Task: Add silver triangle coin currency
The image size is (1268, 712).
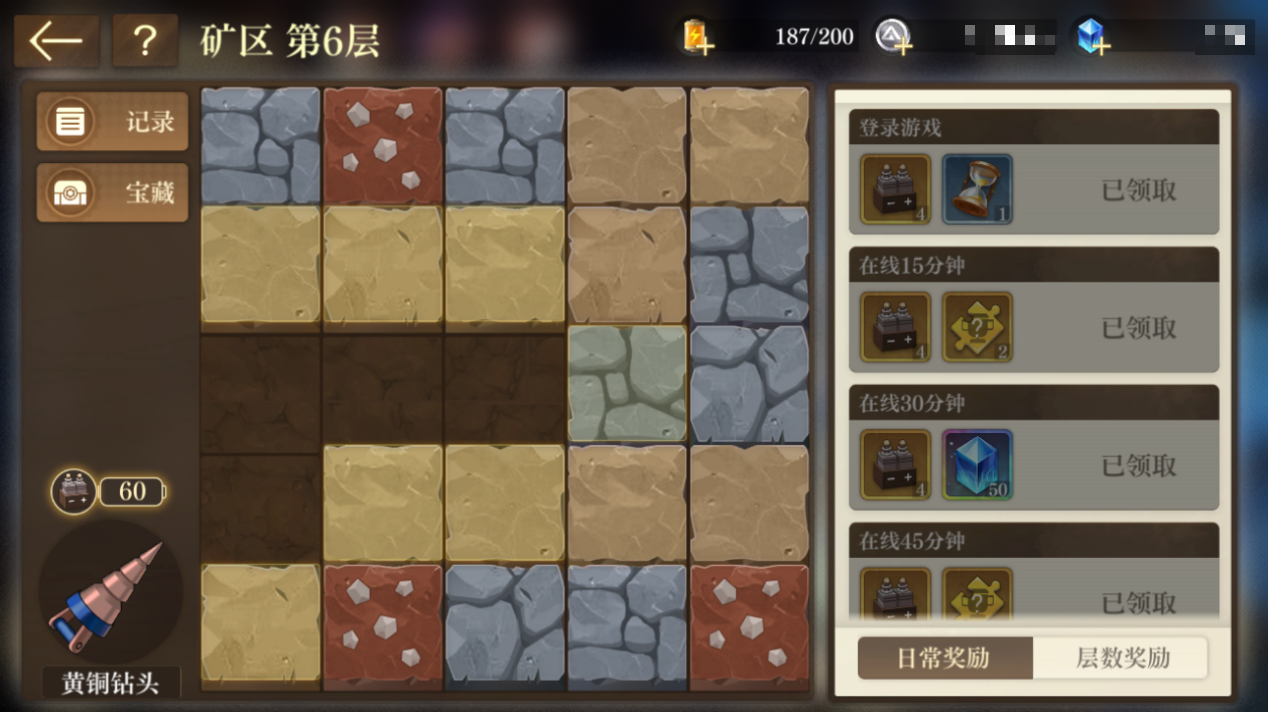Action: [x=892, y=37]
